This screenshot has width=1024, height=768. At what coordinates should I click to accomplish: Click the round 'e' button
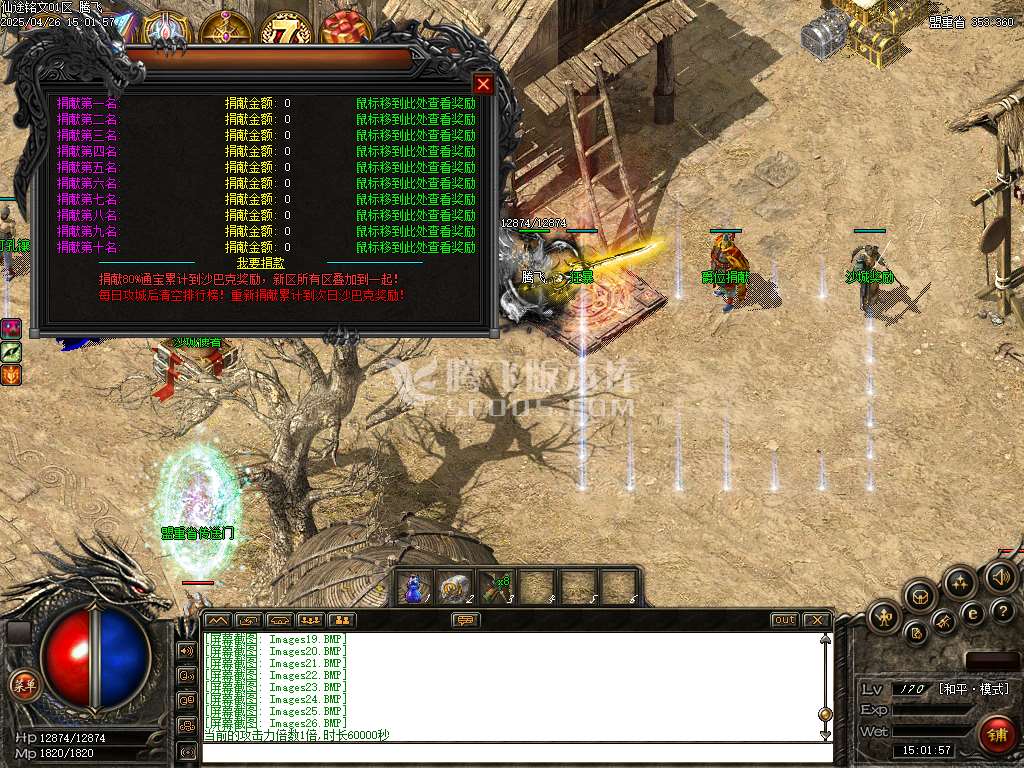pos(972,613)
